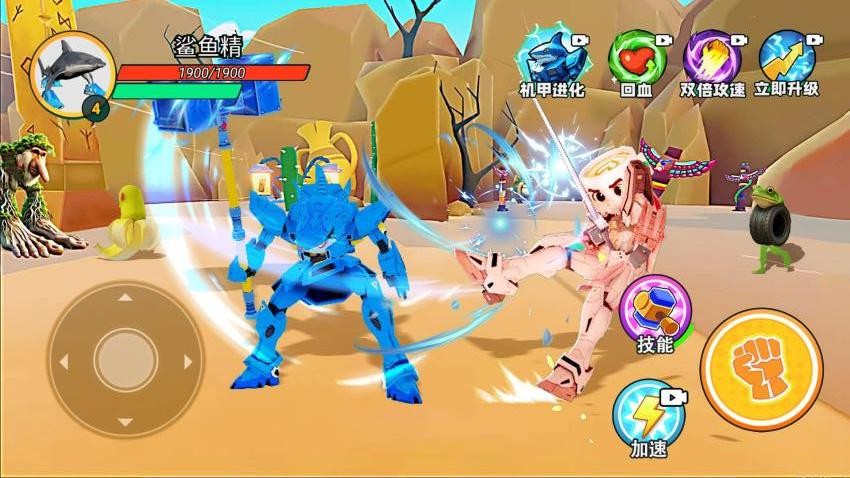Screen dimensions: 850x478
Task: Trigger the 加速 lightning speed-up button
Action: tap(642, 410)
